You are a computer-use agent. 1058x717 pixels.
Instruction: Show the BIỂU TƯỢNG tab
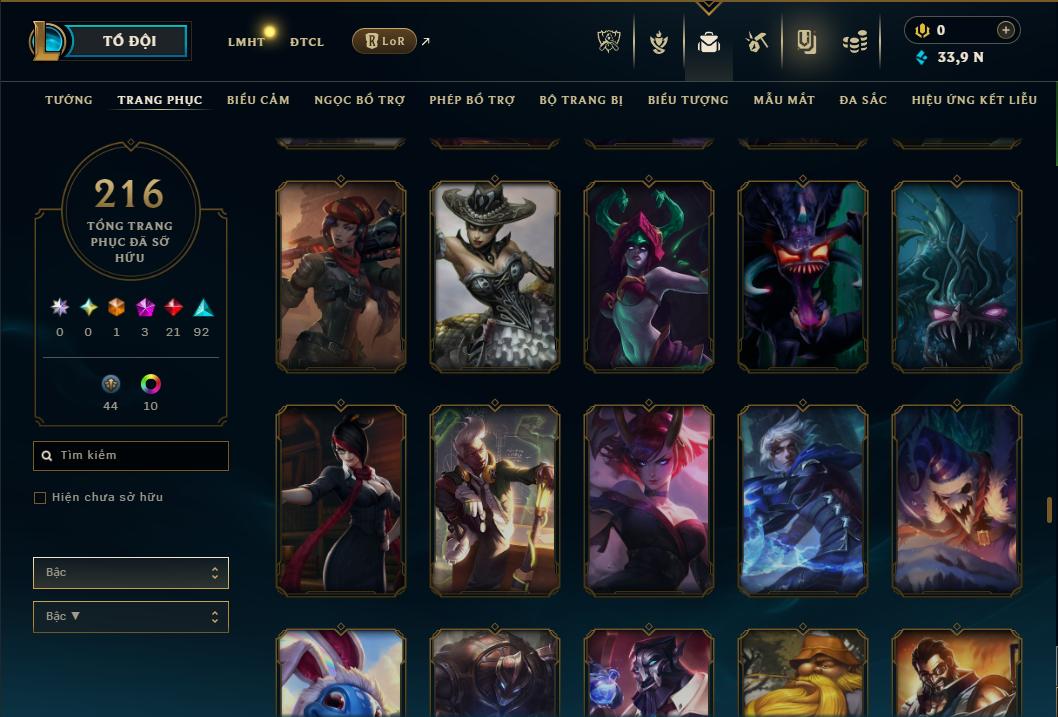tap(688, 100)
